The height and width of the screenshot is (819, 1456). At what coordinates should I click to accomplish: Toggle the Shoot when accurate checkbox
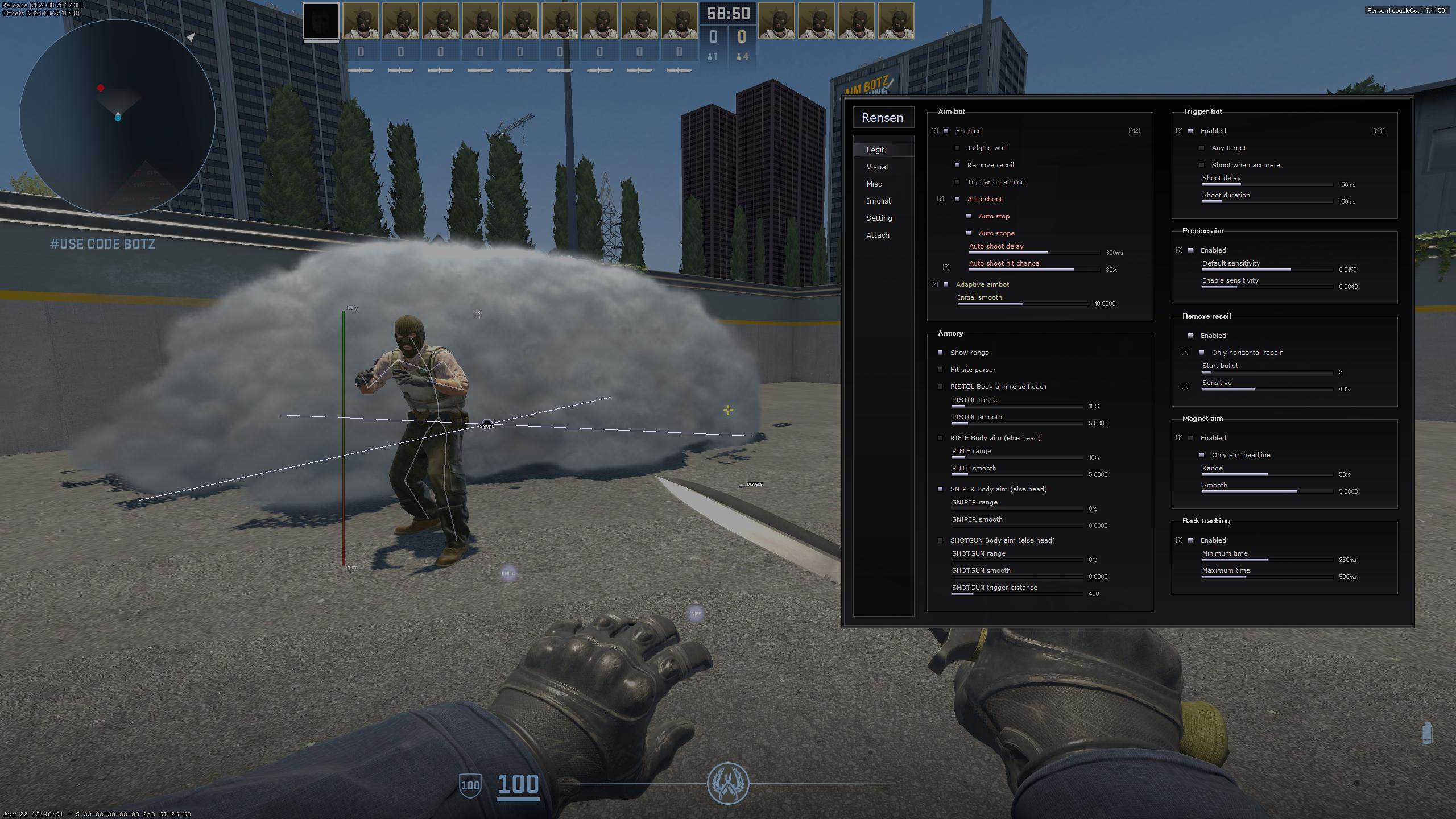(x=1202, y=165)
